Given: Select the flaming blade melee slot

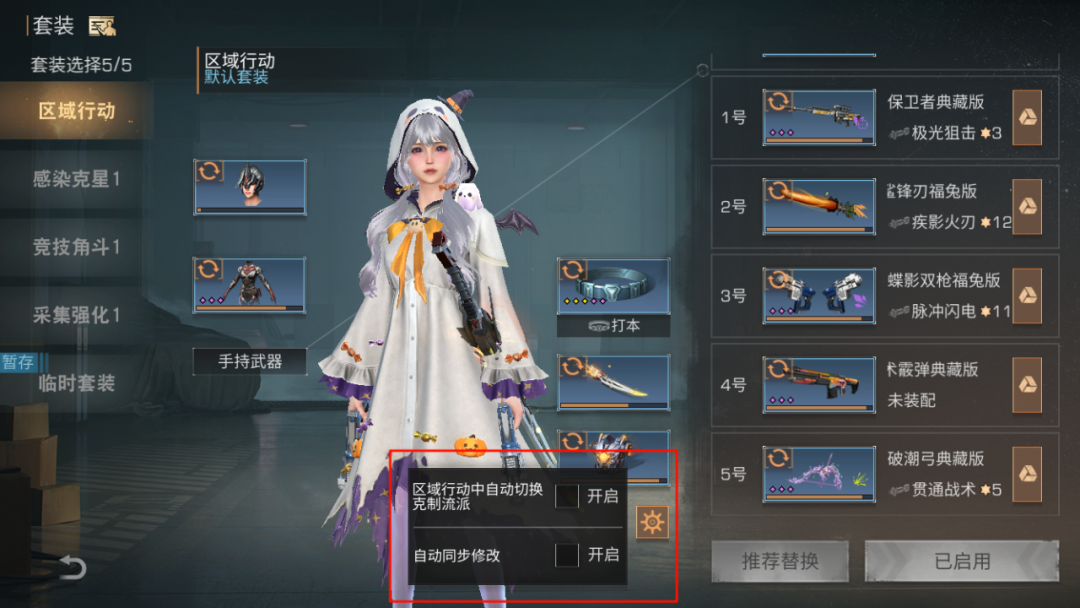Looking at the screenshot, I should [613, 382].
